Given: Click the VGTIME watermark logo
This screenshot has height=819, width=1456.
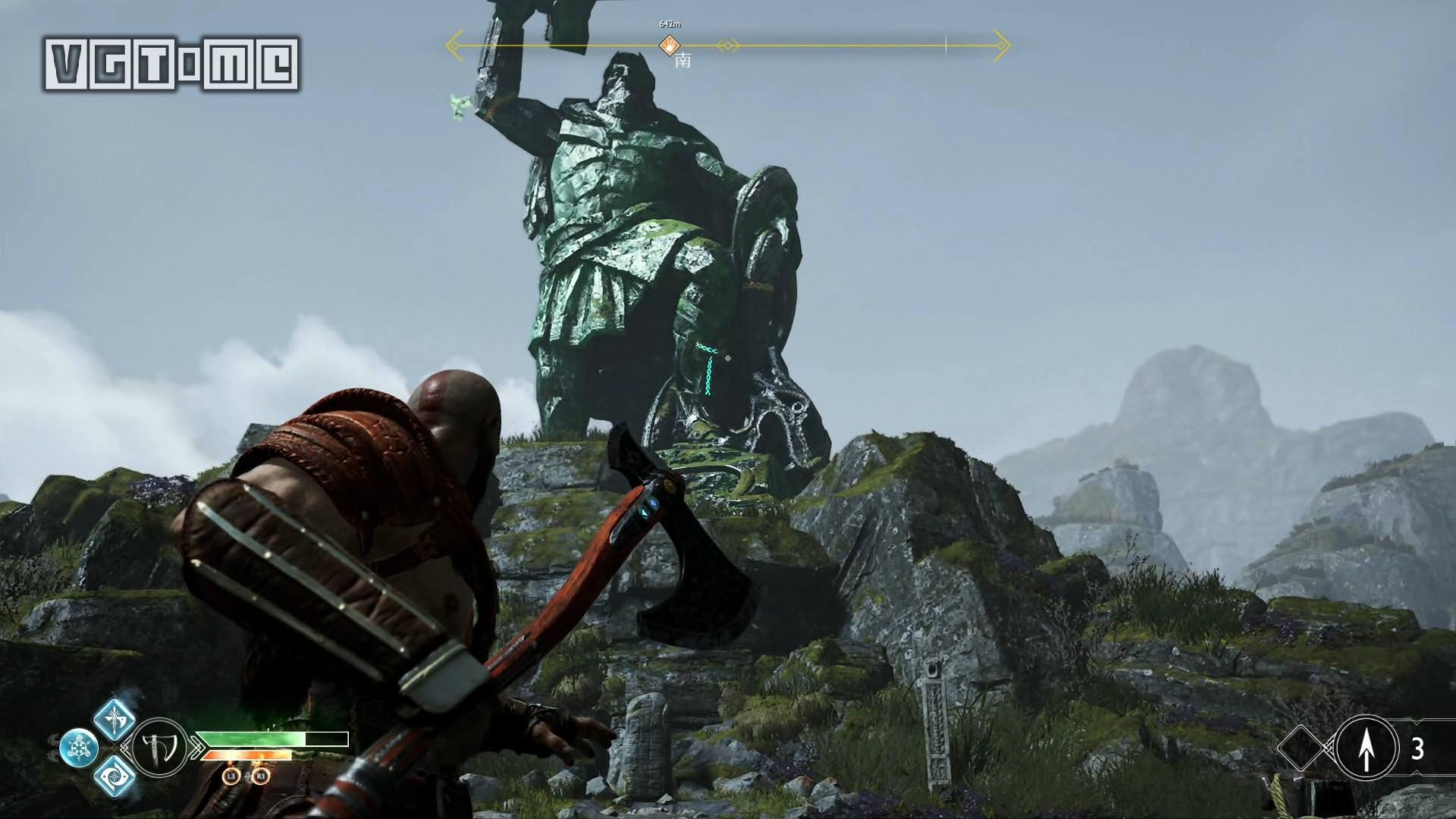Looking at the screenshot, I should pyautogui.click(x=171, y=65).
